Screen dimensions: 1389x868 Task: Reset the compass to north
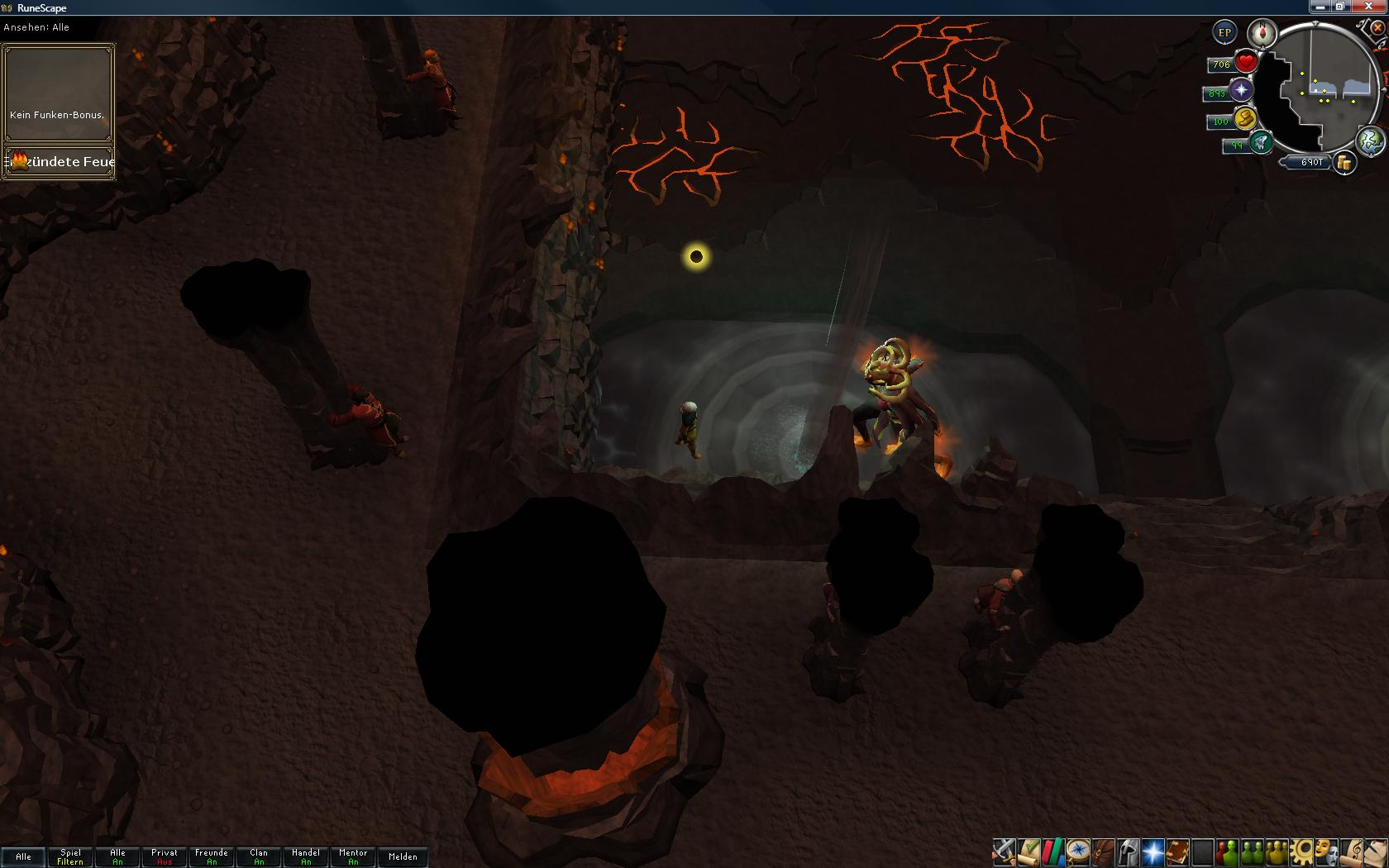point(1263,33)
